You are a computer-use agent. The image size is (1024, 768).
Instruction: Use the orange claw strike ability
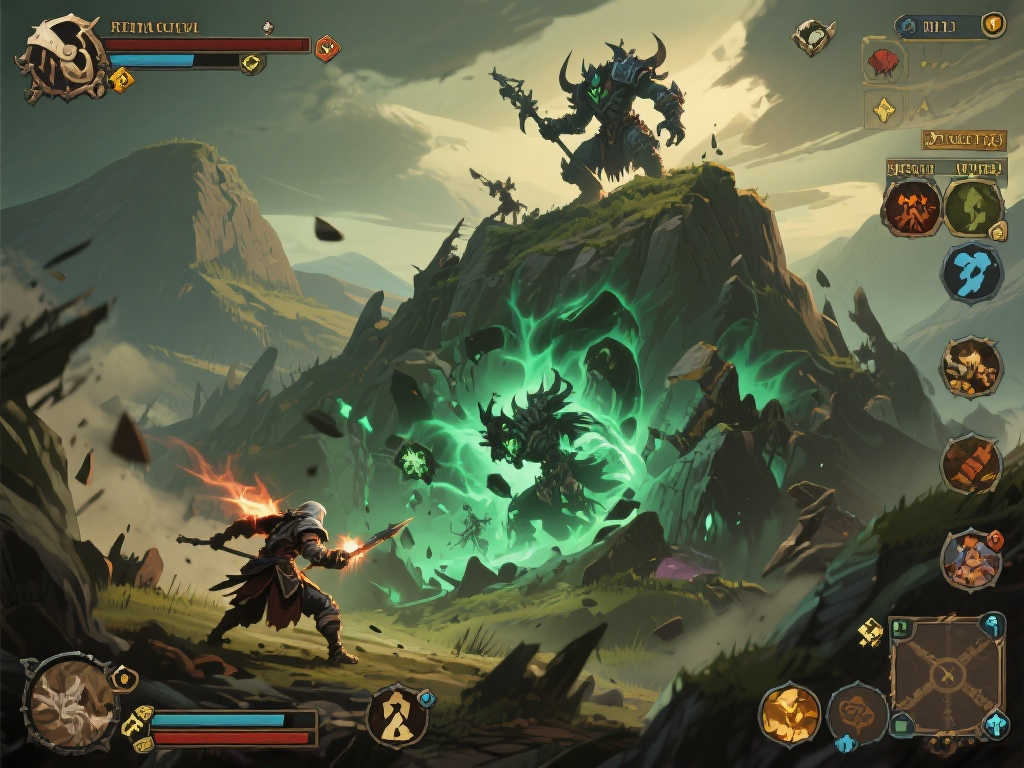point(970,464)
